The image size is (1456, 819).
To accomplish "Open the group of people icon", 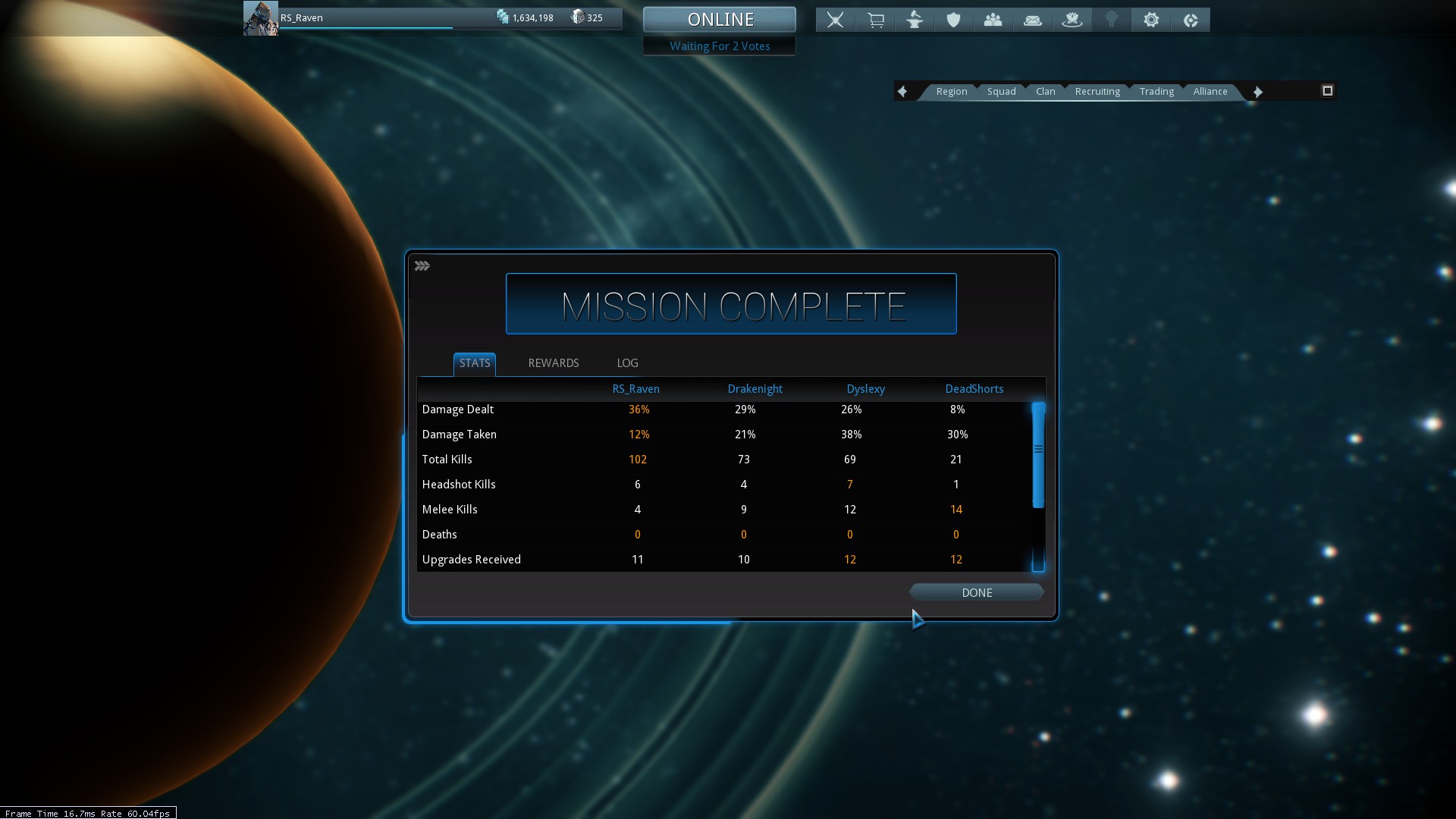I will (x=993, y=20).
